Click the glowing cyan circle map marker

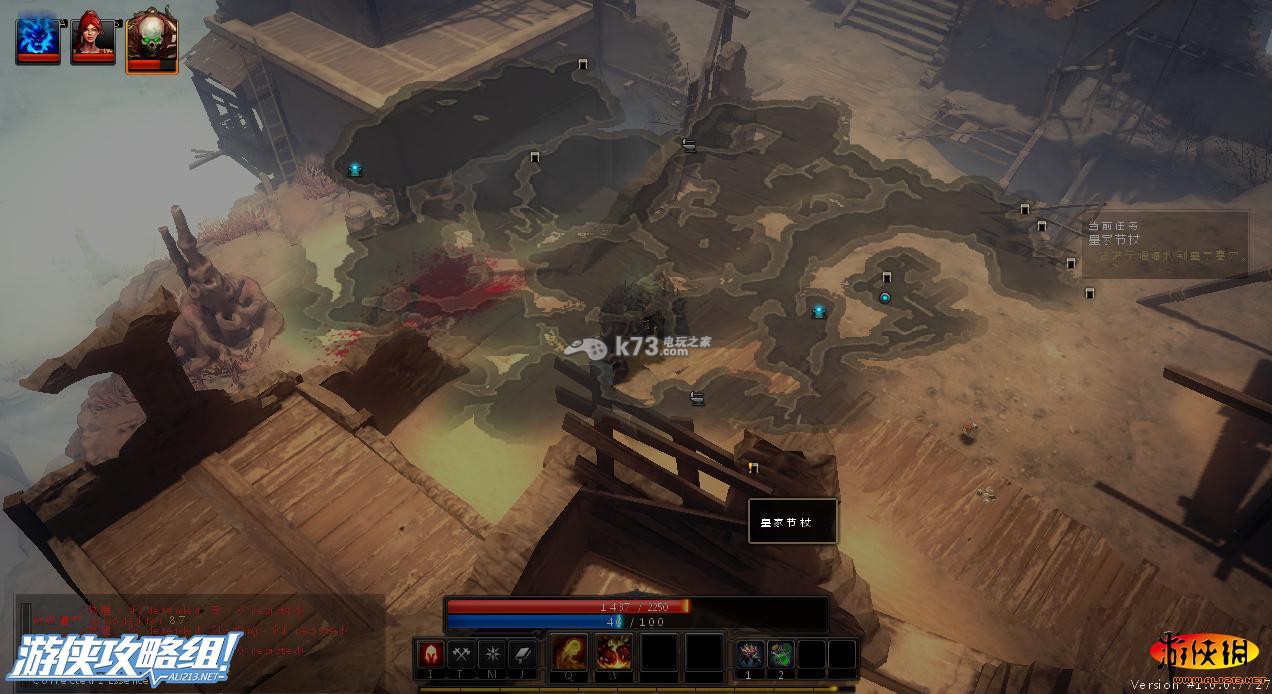point(884,297)
